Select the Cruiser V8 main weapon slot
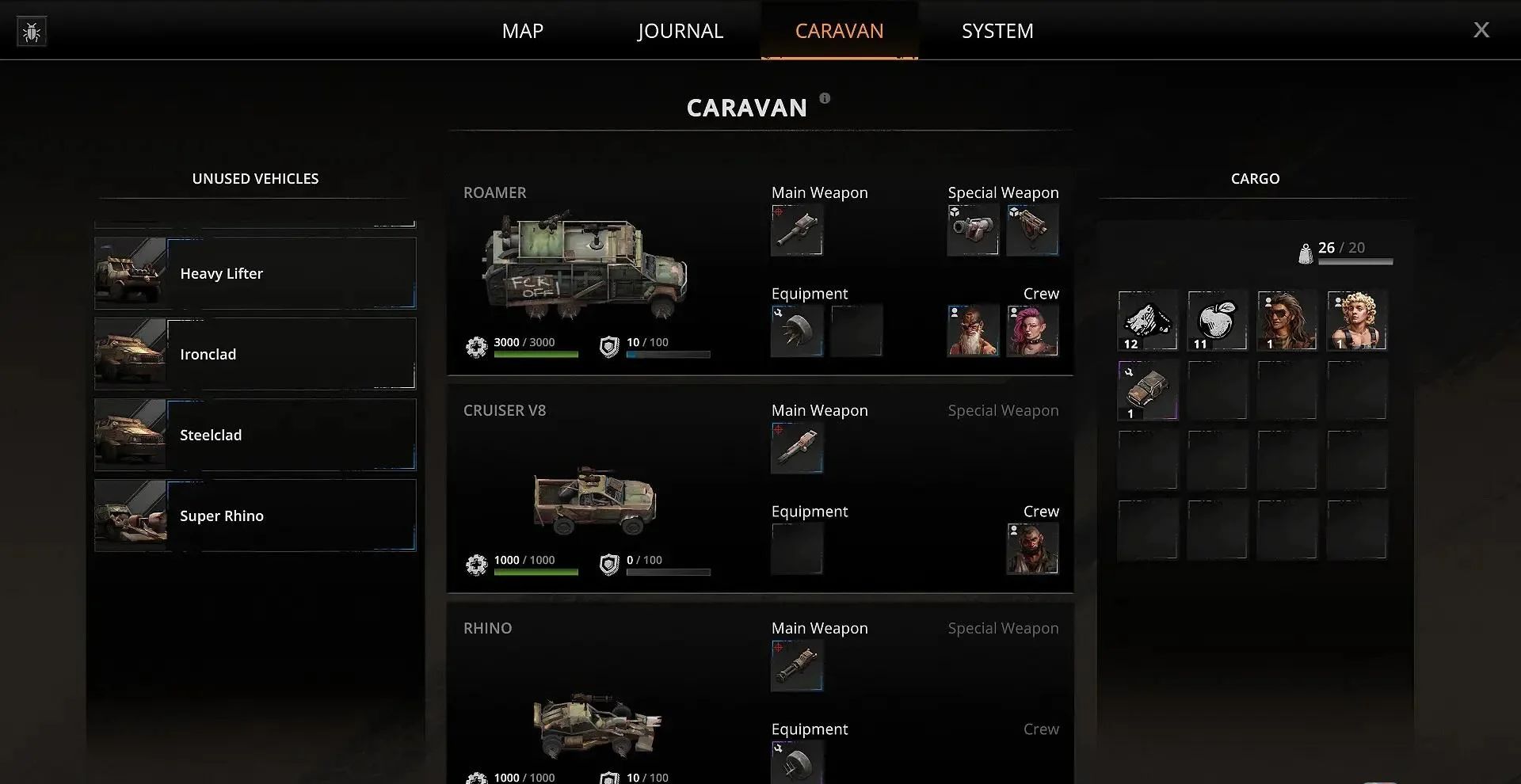Viewport: 1521px width, 784px height. 797,448
